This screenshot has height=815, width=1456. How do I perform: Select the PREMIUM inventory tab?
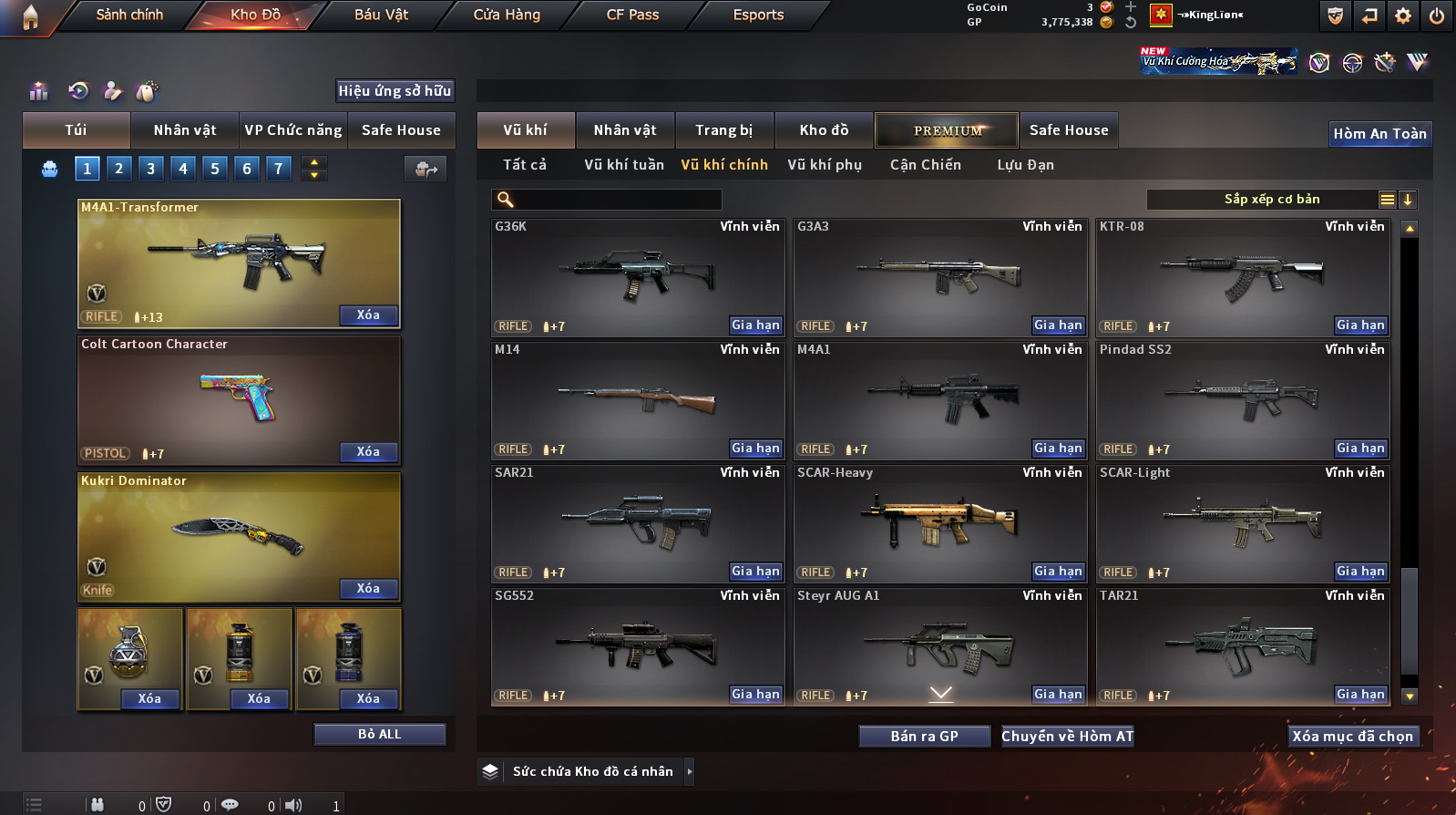947,130
